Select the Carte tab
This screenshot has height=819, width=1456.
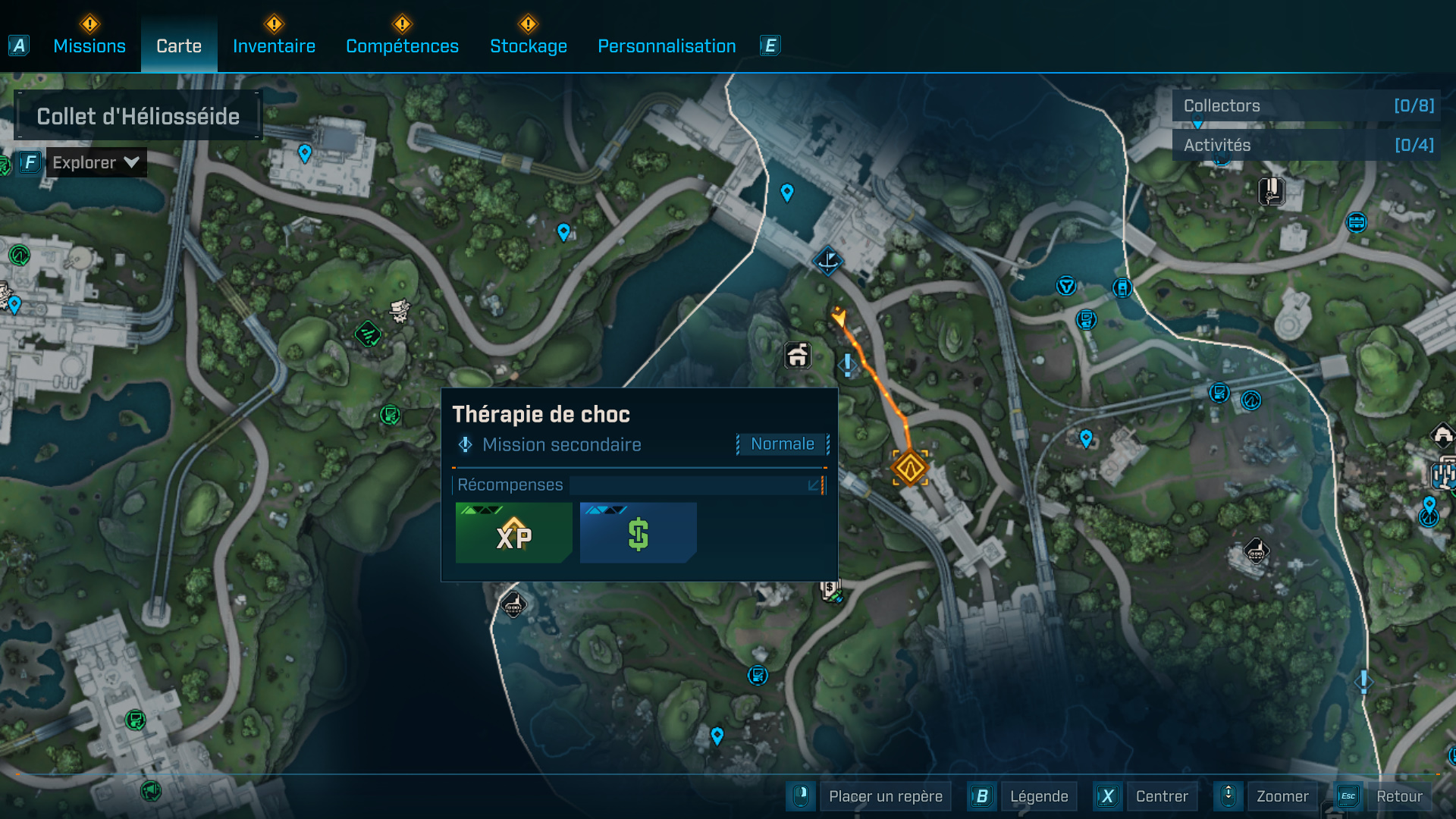(179, 46)
